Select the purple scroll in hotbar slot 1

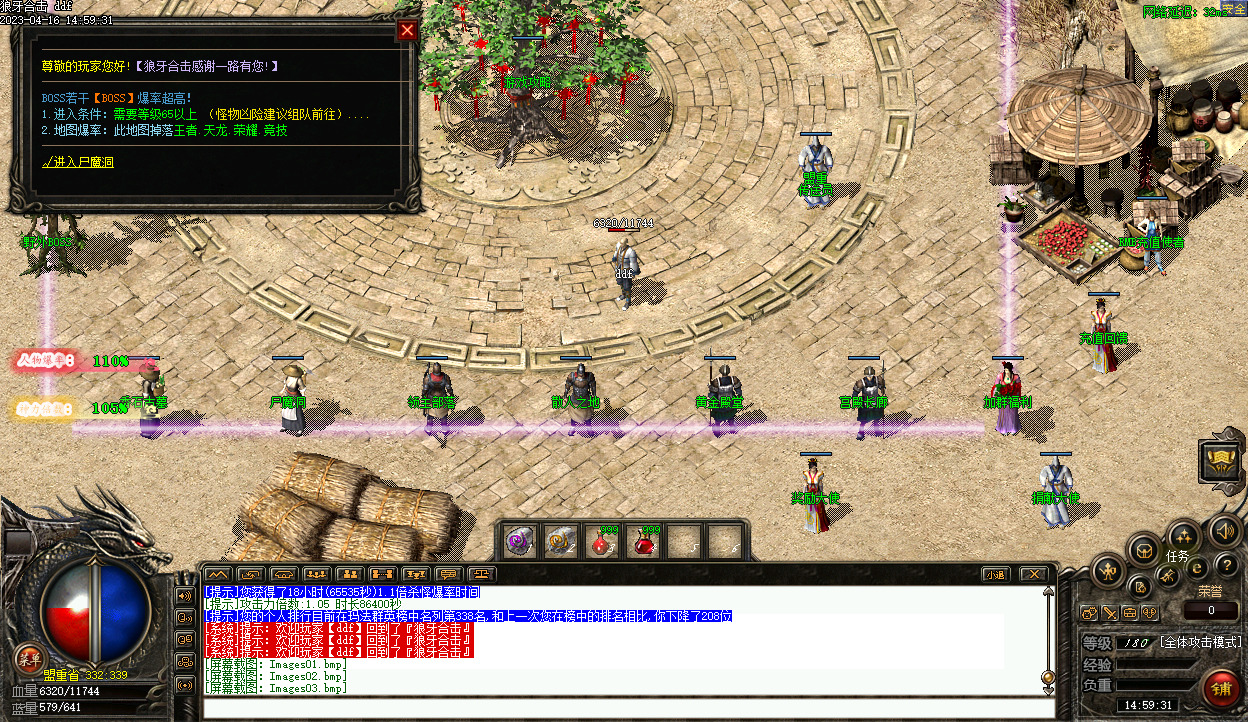pyautogui.click(x=519, y=542)
